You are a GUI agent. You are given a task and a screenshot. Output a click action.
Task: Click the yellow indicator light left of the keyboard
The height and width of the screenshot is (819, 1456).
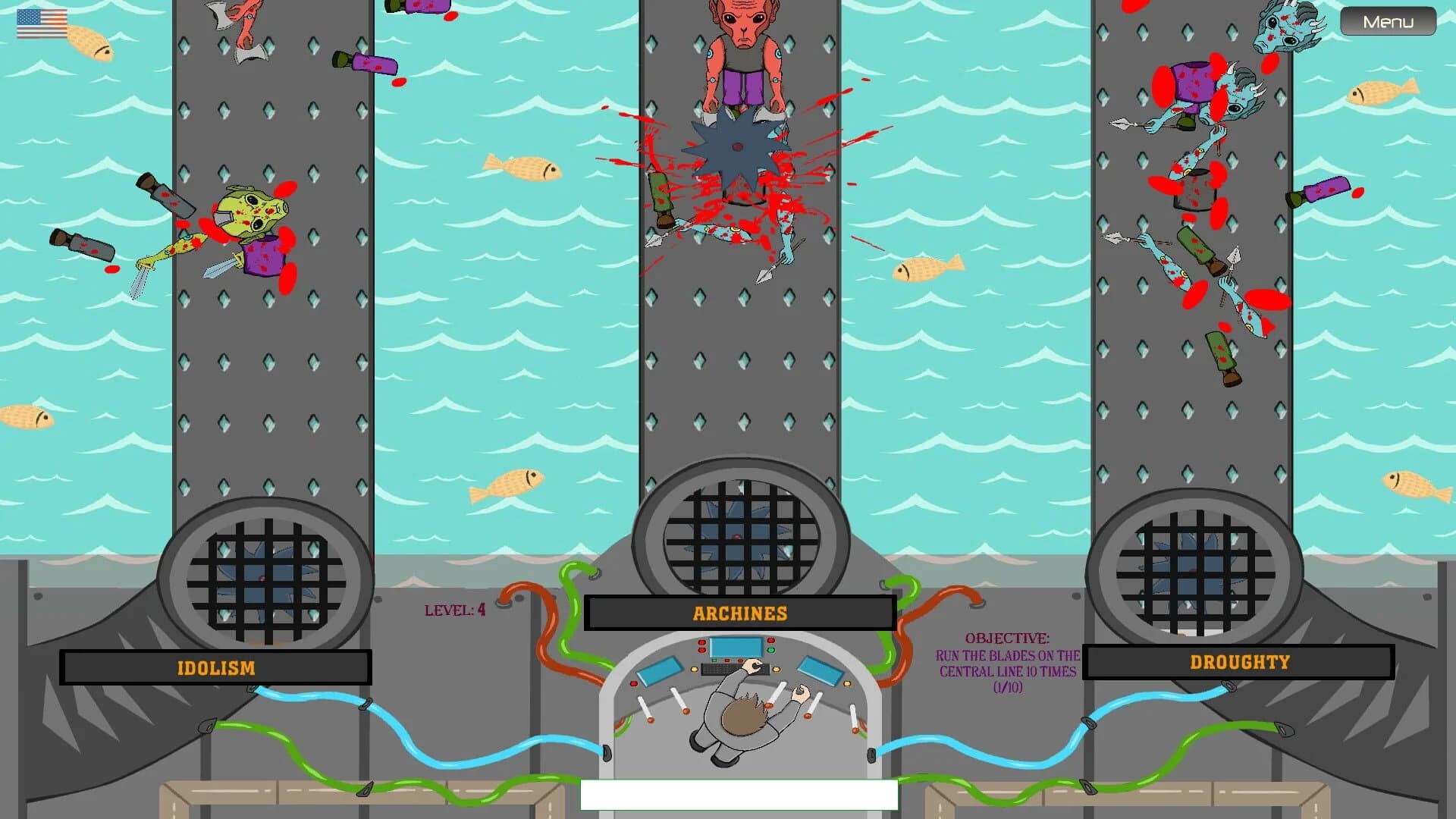(695, 669)
